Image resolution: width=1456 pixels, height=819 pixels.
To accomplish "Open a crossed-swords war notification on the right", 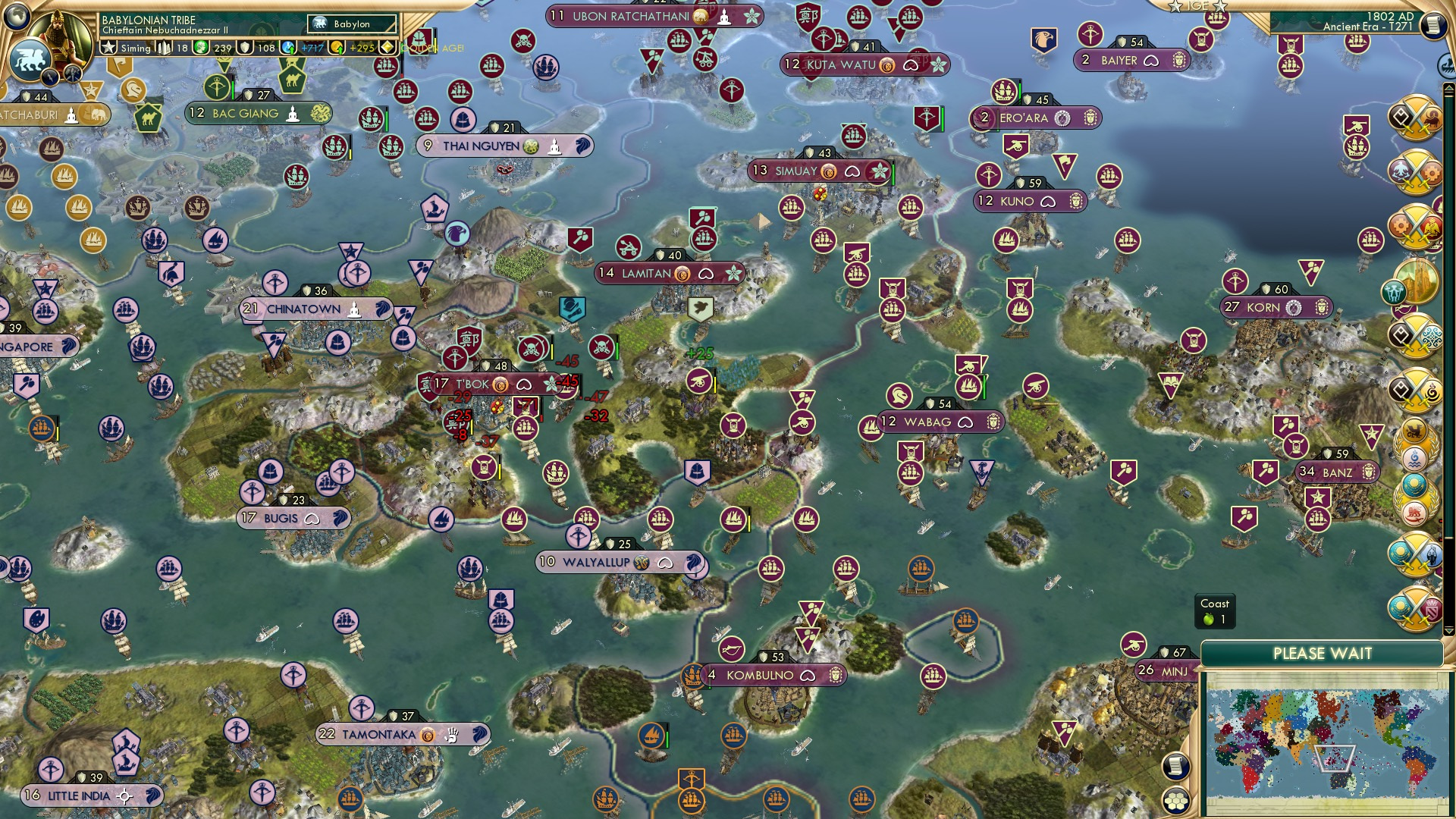I will tap(1417, 118).
